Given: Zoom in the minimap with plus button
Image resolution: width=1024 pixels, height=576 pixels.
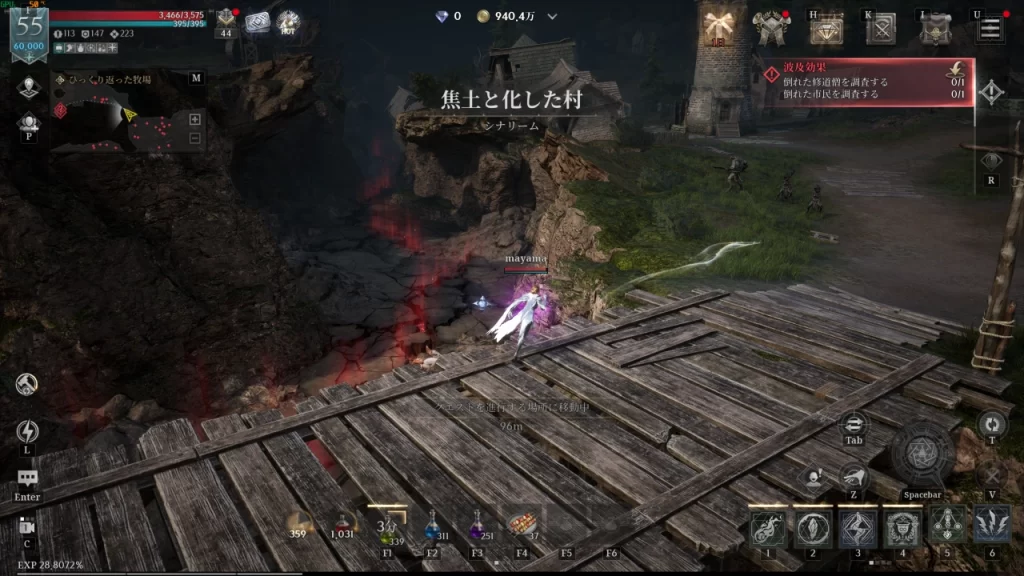Looking at the screenshot, I should pyautogui.click(x=195, y=119).
